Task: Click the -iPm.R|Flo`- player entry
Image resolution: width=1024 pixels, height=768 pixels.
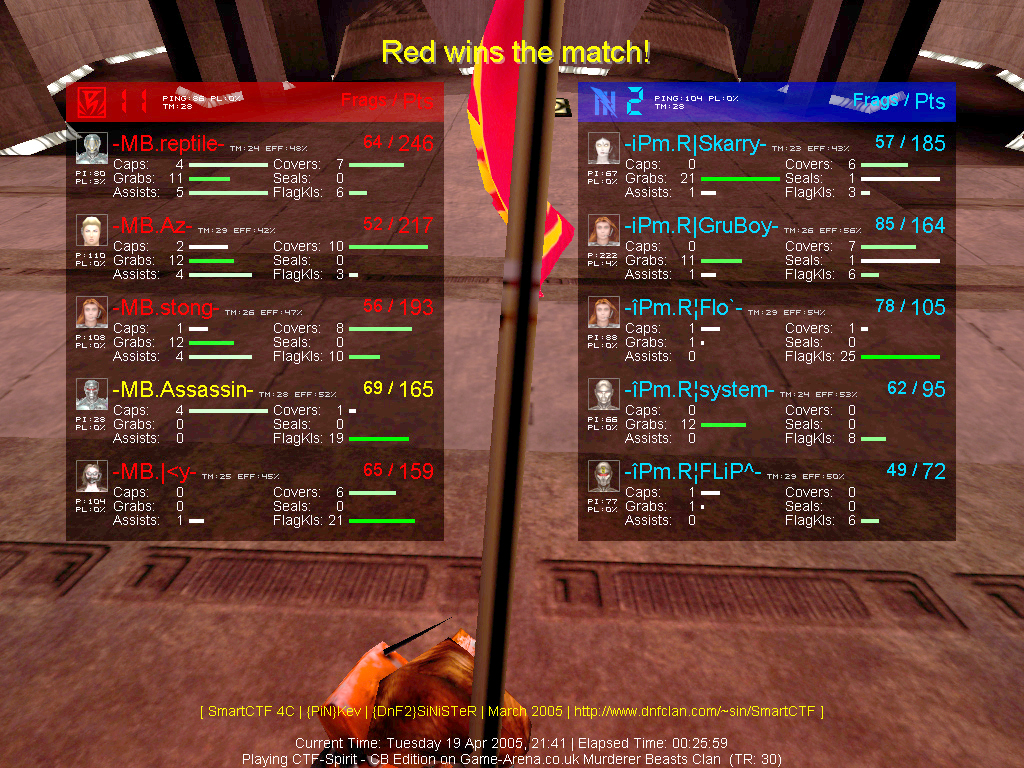Action: (683, 308)
